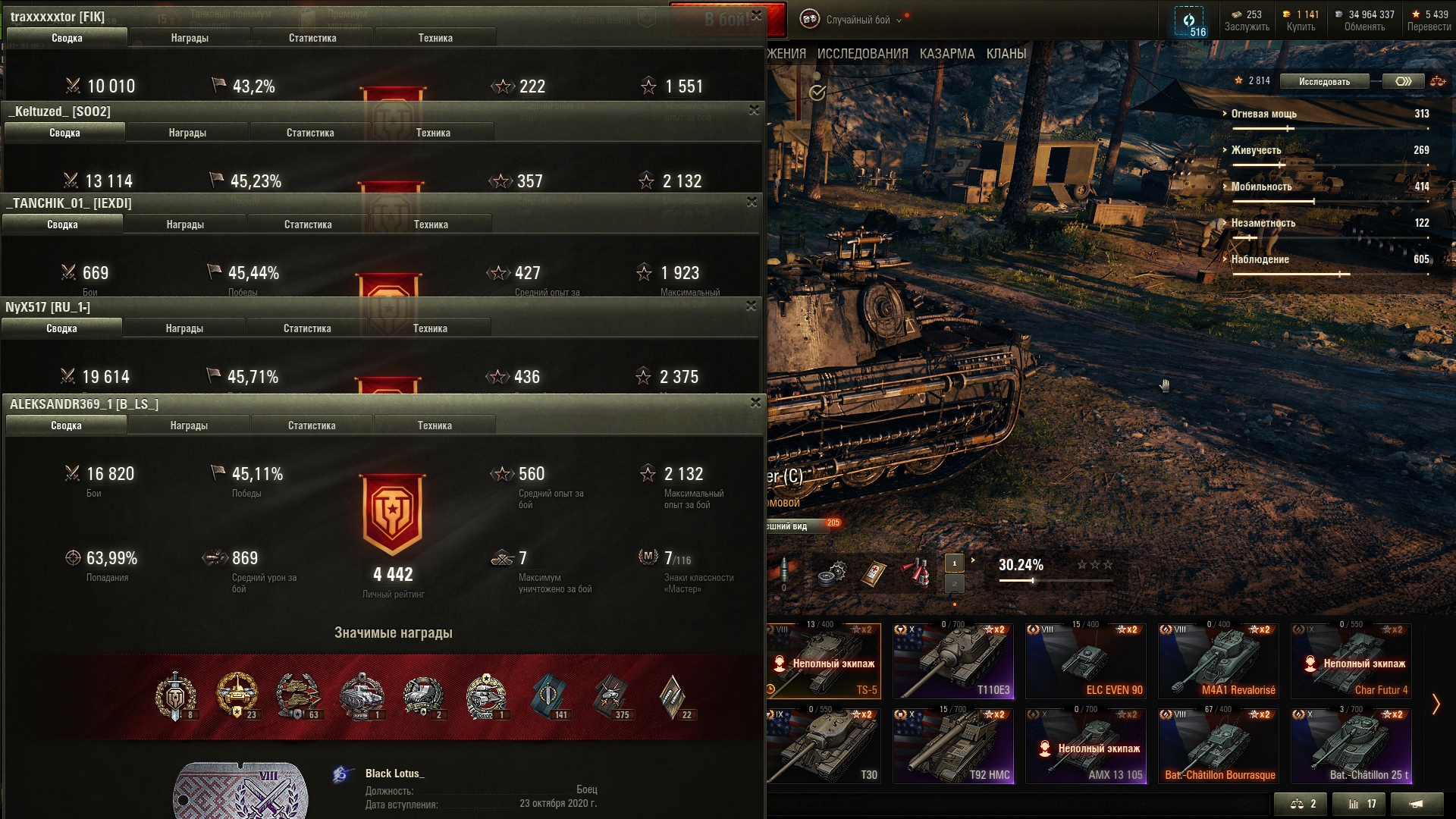The width and height of the screenshot is (1456, 819).
Task: Open Техника tab in traxxxxxtor window
Action: point(435,38)
